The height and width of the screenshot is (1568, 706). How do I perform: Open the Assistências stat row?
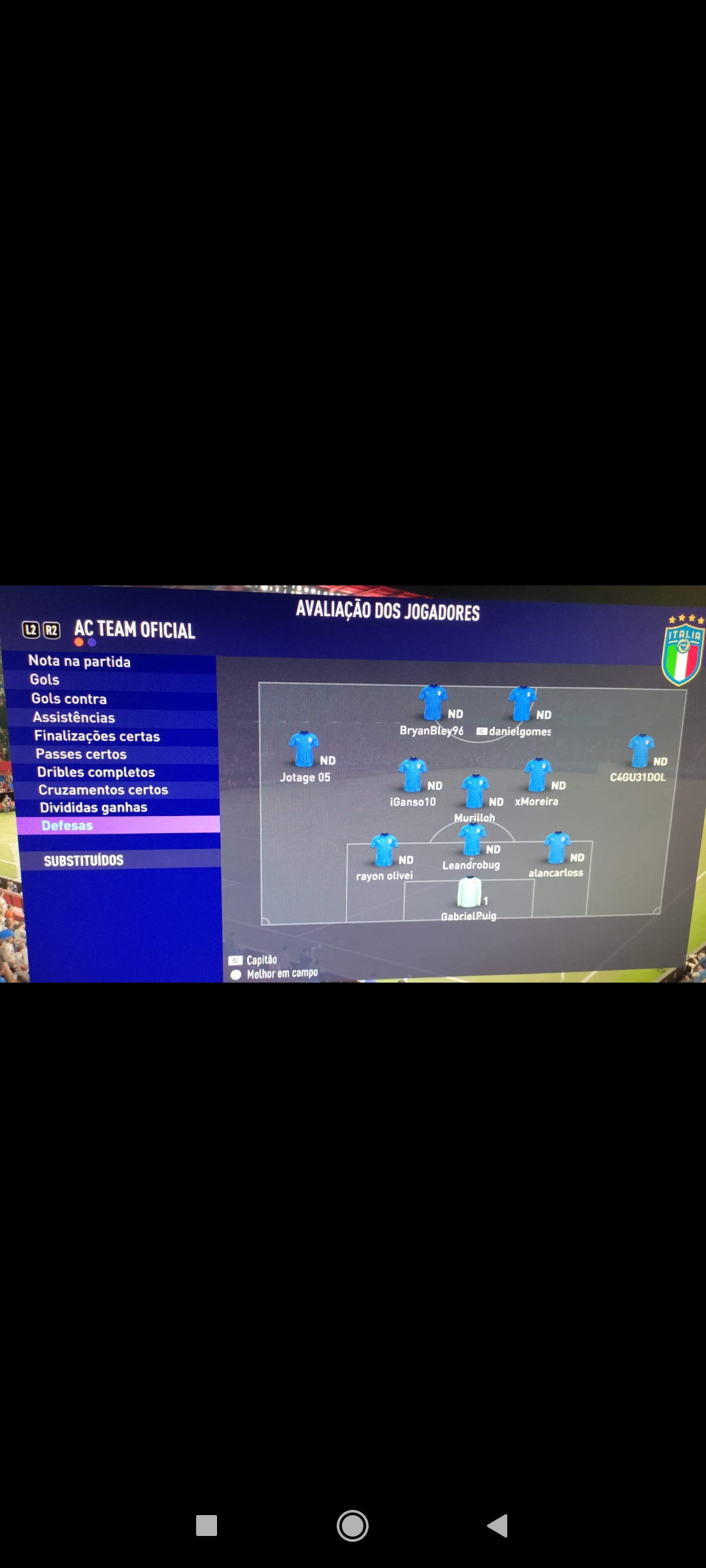pyautogui.click(x=74, y=717)
